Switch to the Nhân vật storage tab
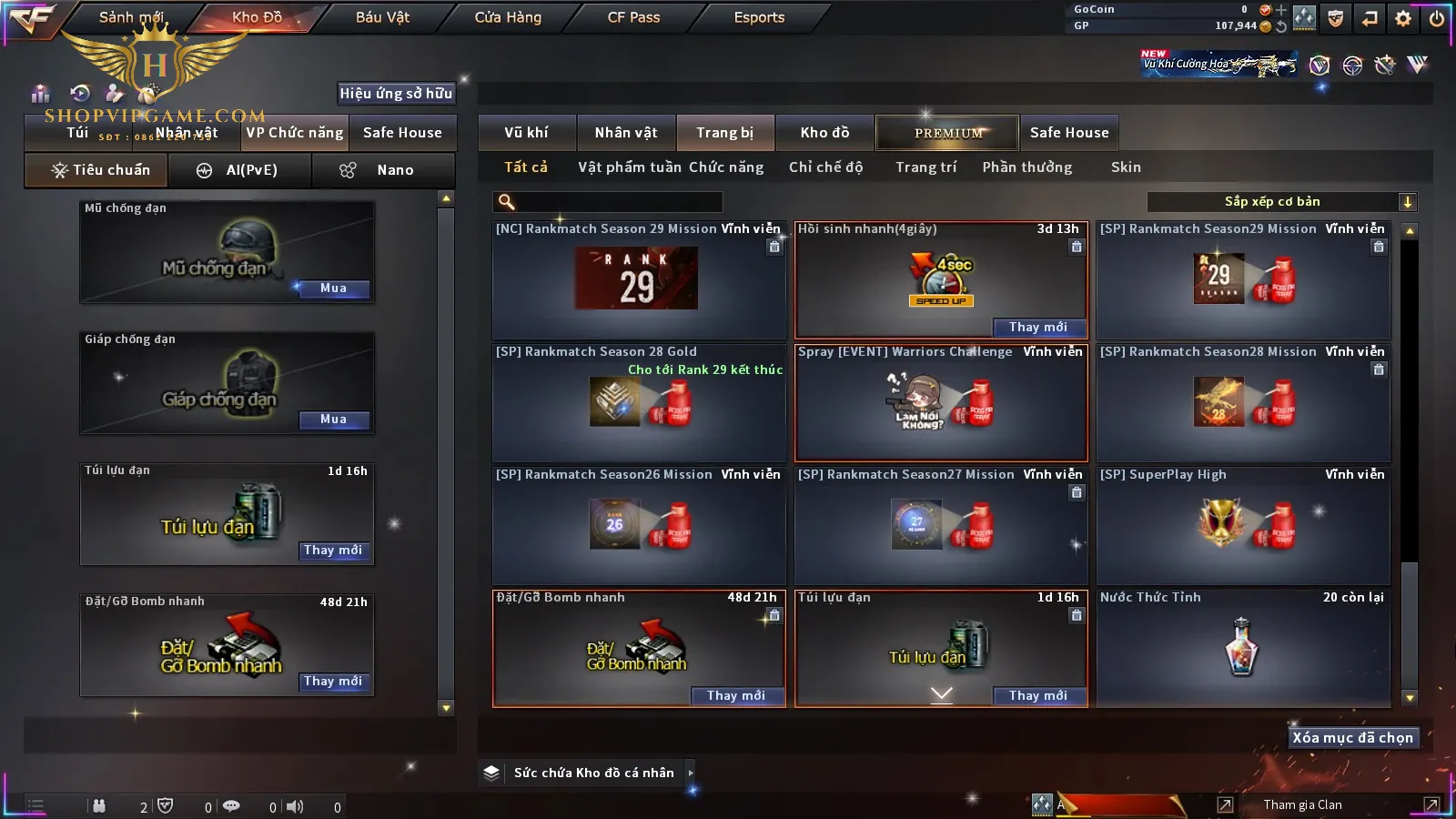The width and height of the screenshot is (1456, 819). click(626, 133)
